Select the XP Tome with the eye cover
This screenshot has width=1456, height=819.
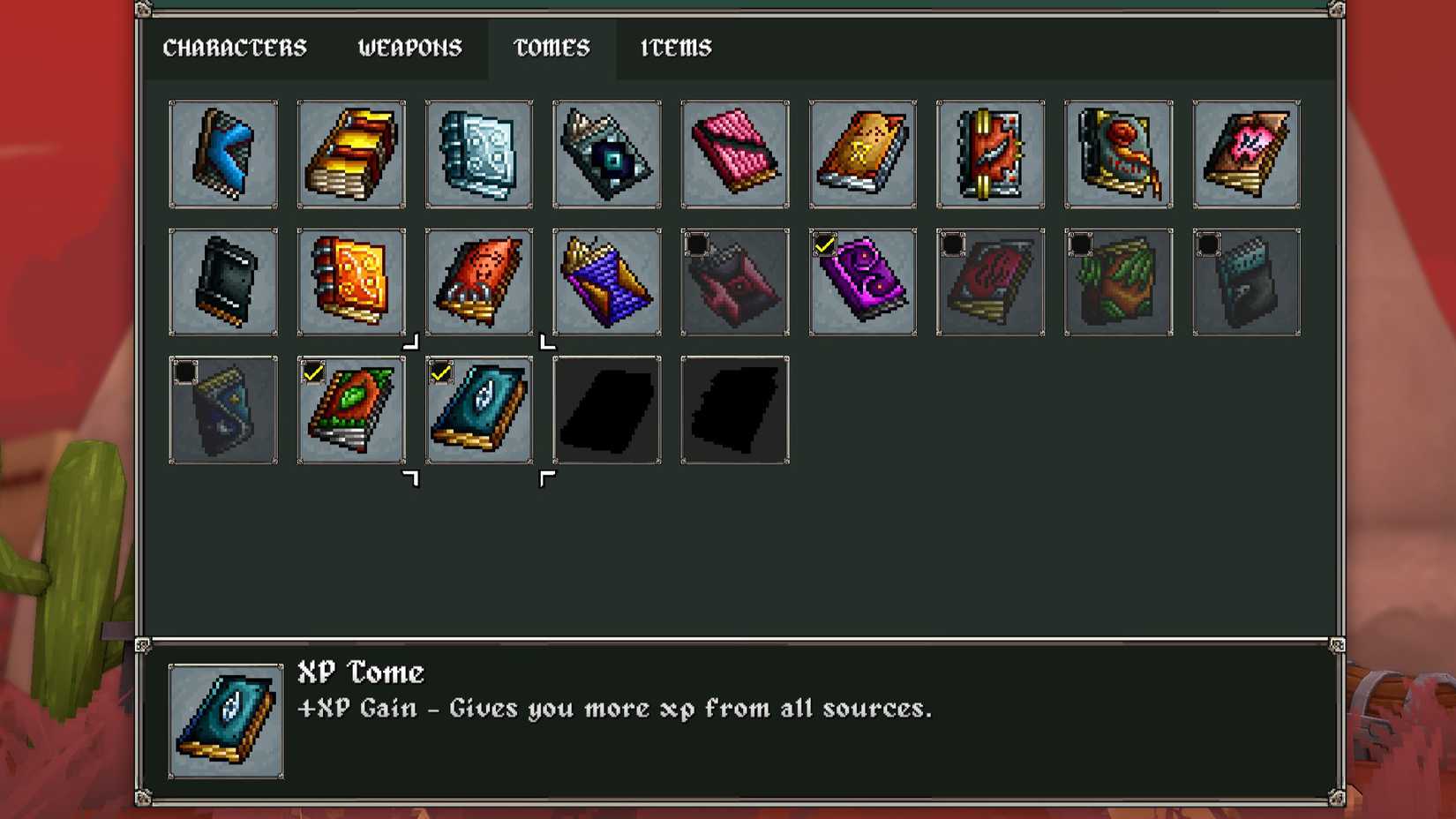478,410
